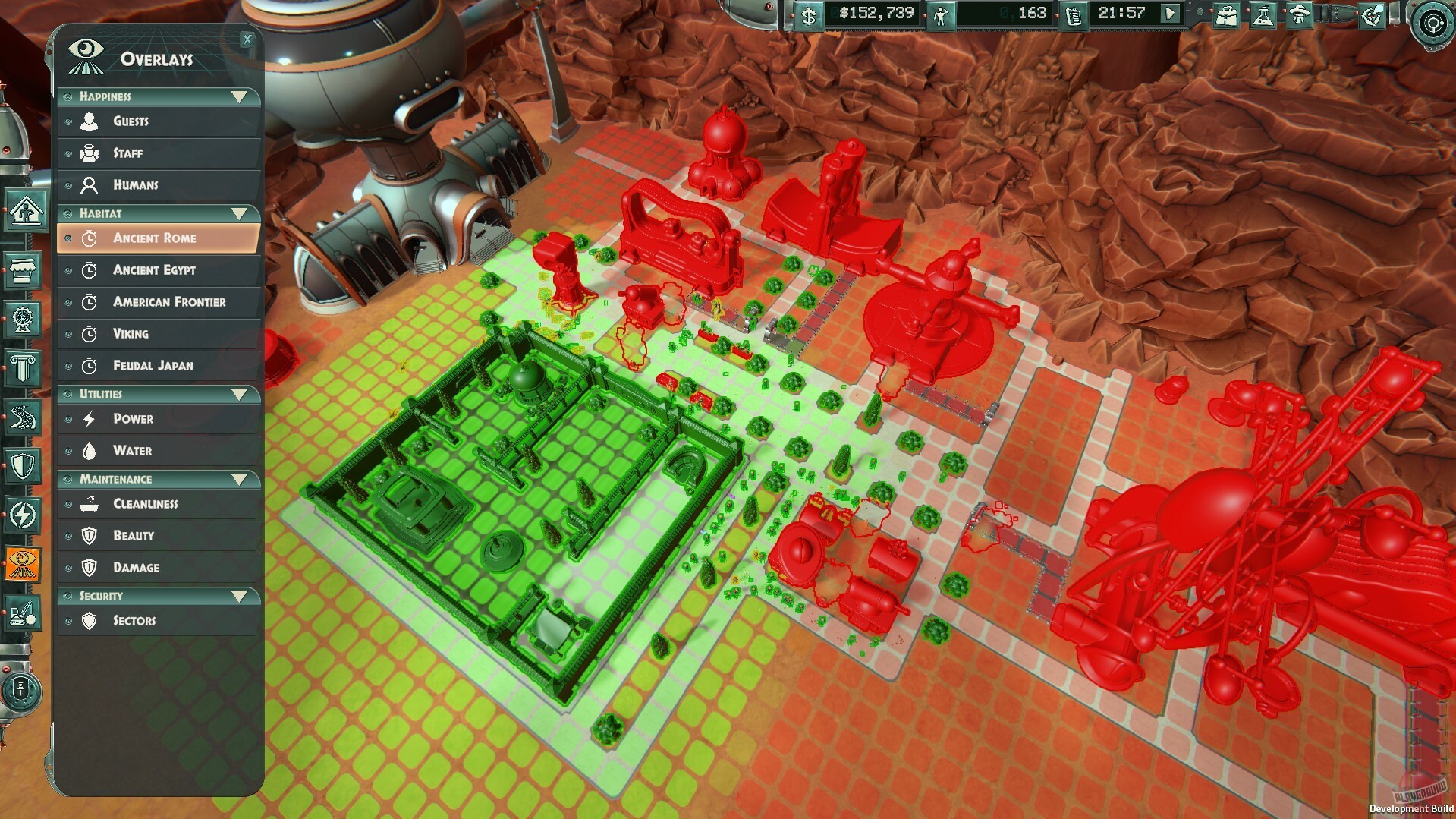Viewport: 1456px width, 819px height.
Task: Open the attractions ferris wheel menu
Action: coord(21,317)
